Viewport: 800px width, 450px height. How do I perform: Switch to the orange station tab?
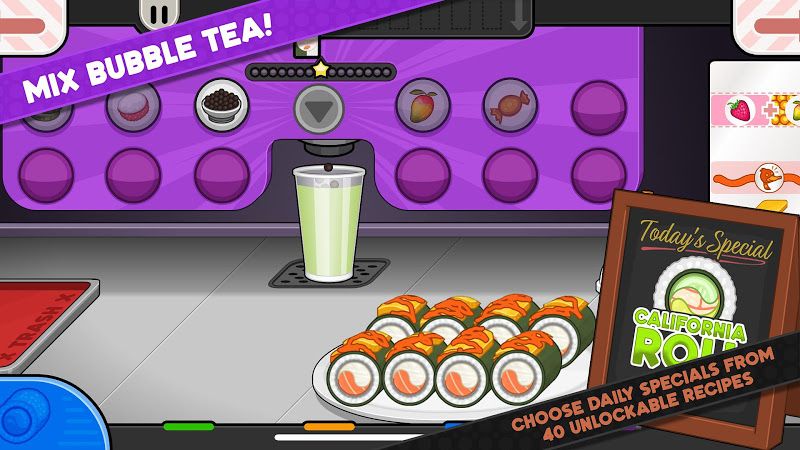click(x=328, y=427)
